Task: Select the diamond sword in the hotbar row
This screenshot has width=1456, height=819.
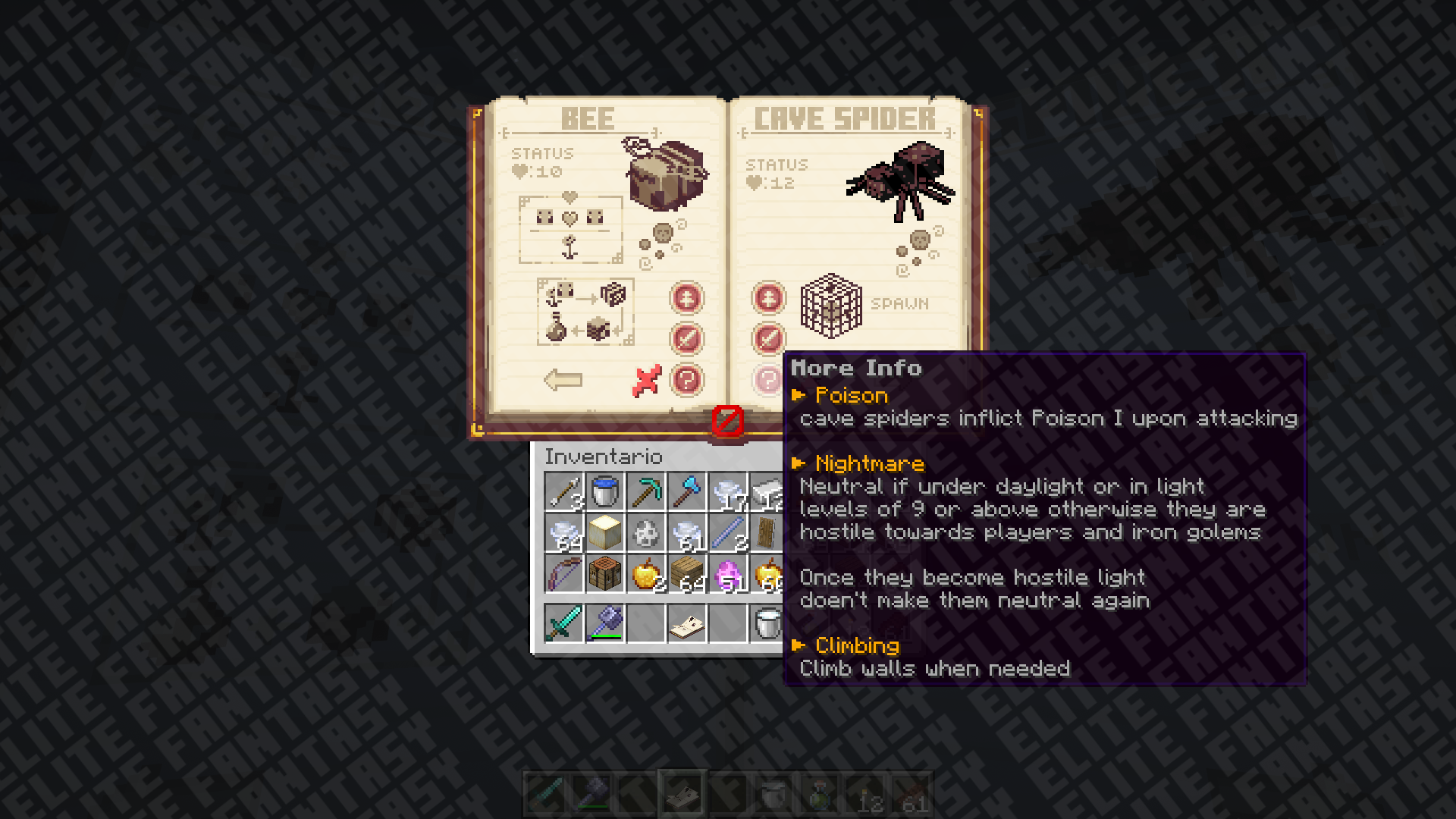Action: coord(564,624)
